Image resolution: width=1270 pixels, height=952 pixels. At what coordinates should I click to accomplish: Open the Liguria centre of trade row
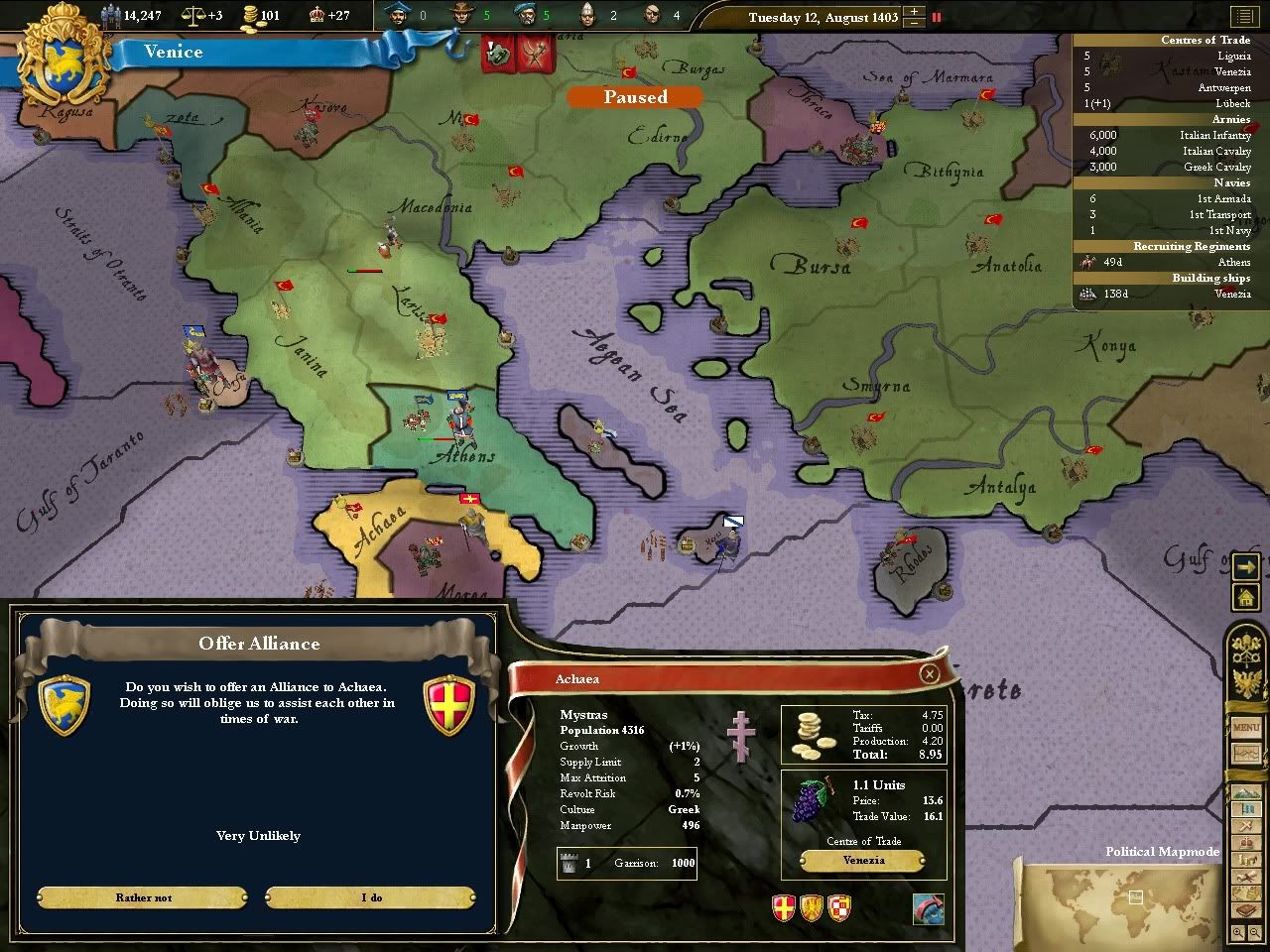[1171, 56]
